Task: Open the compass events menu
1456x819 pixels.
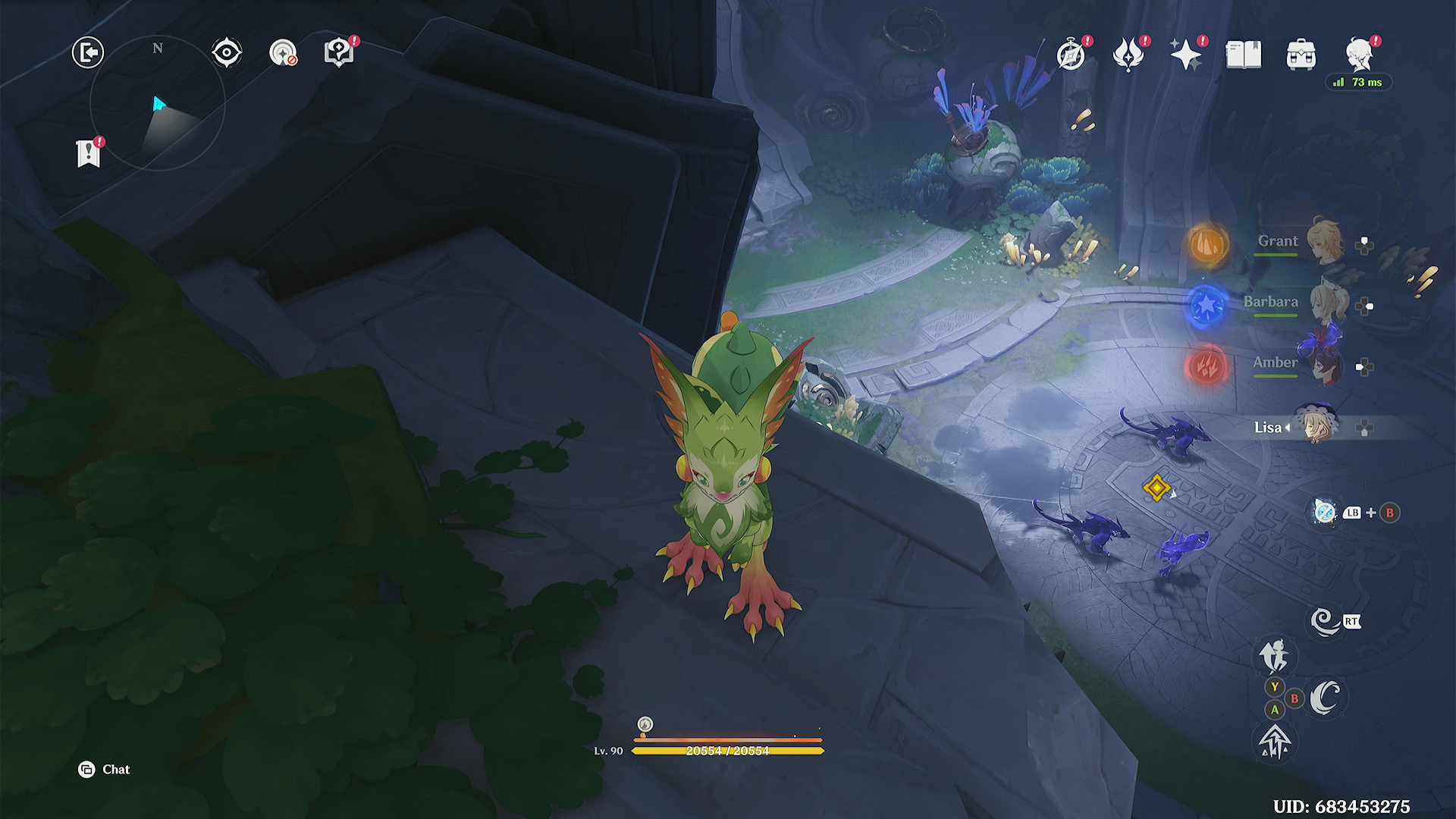Action: [x=1071, y=55]
